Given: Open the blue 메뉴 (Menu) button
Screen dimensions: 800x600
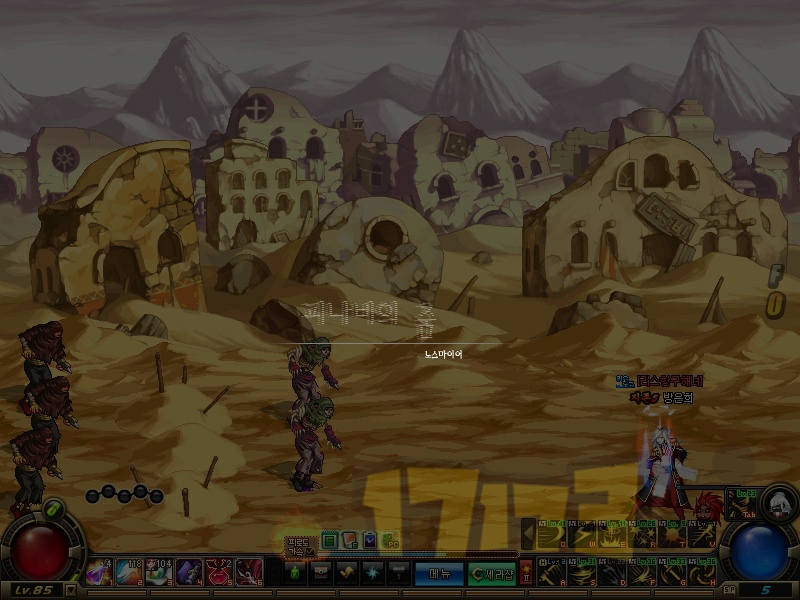Looking at the screenshot, I should [440, 574].
